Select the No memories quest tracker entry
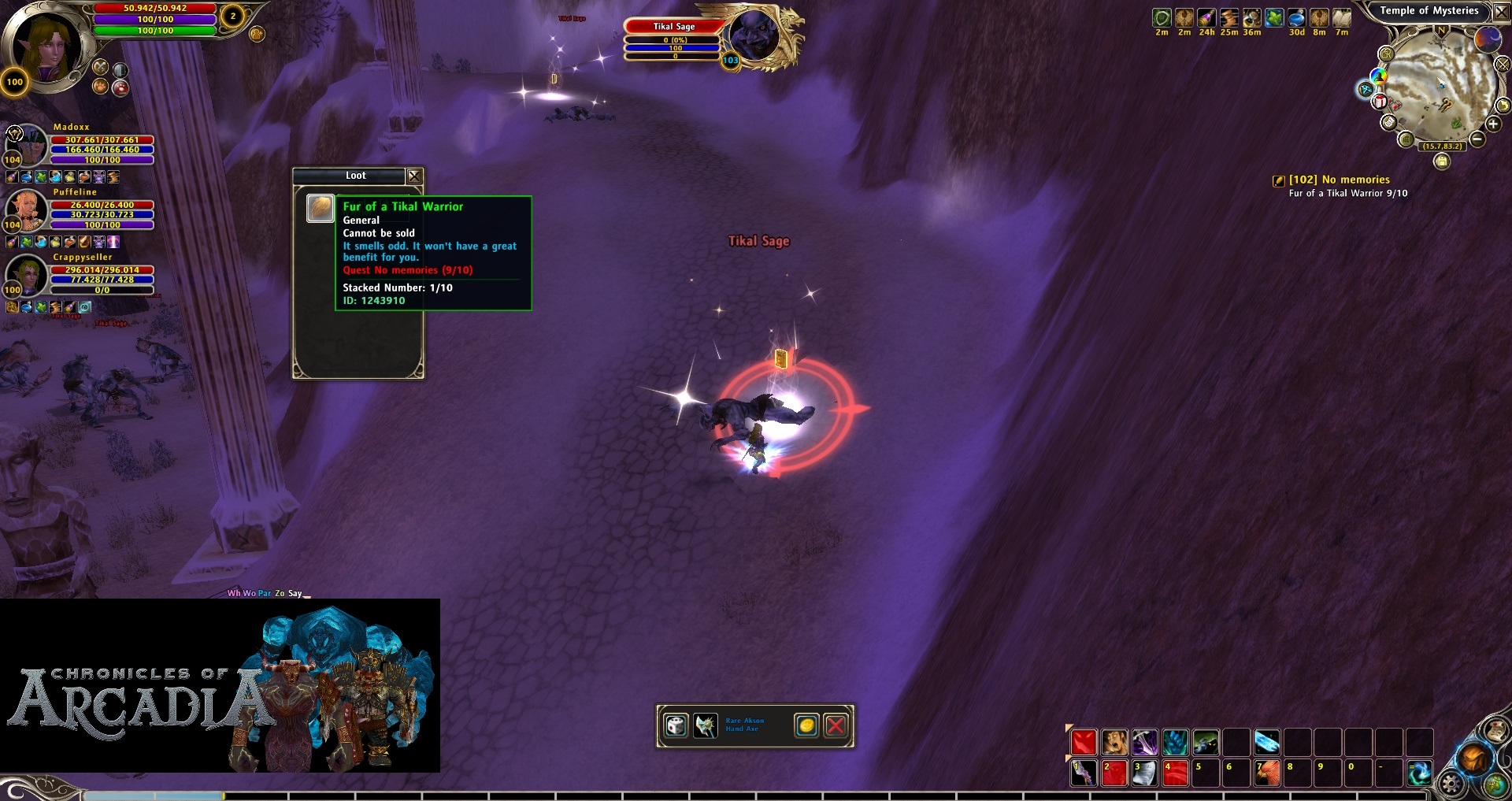 coord(1339,180)
